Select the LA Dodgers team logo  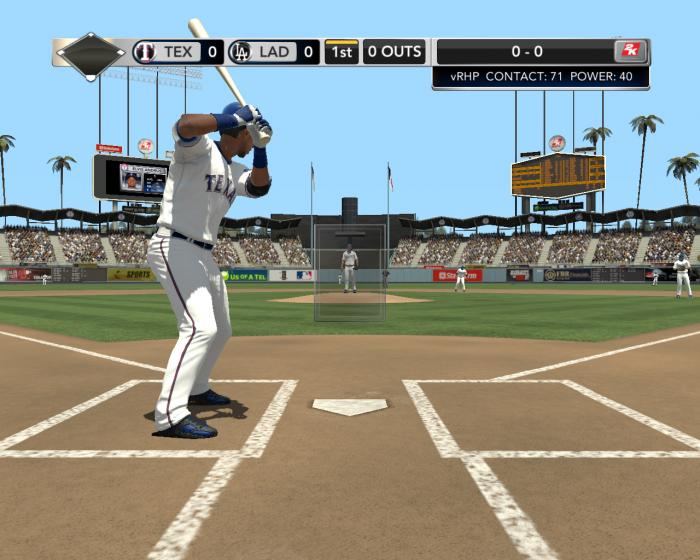pyautogui.click(x=240, y=52)
